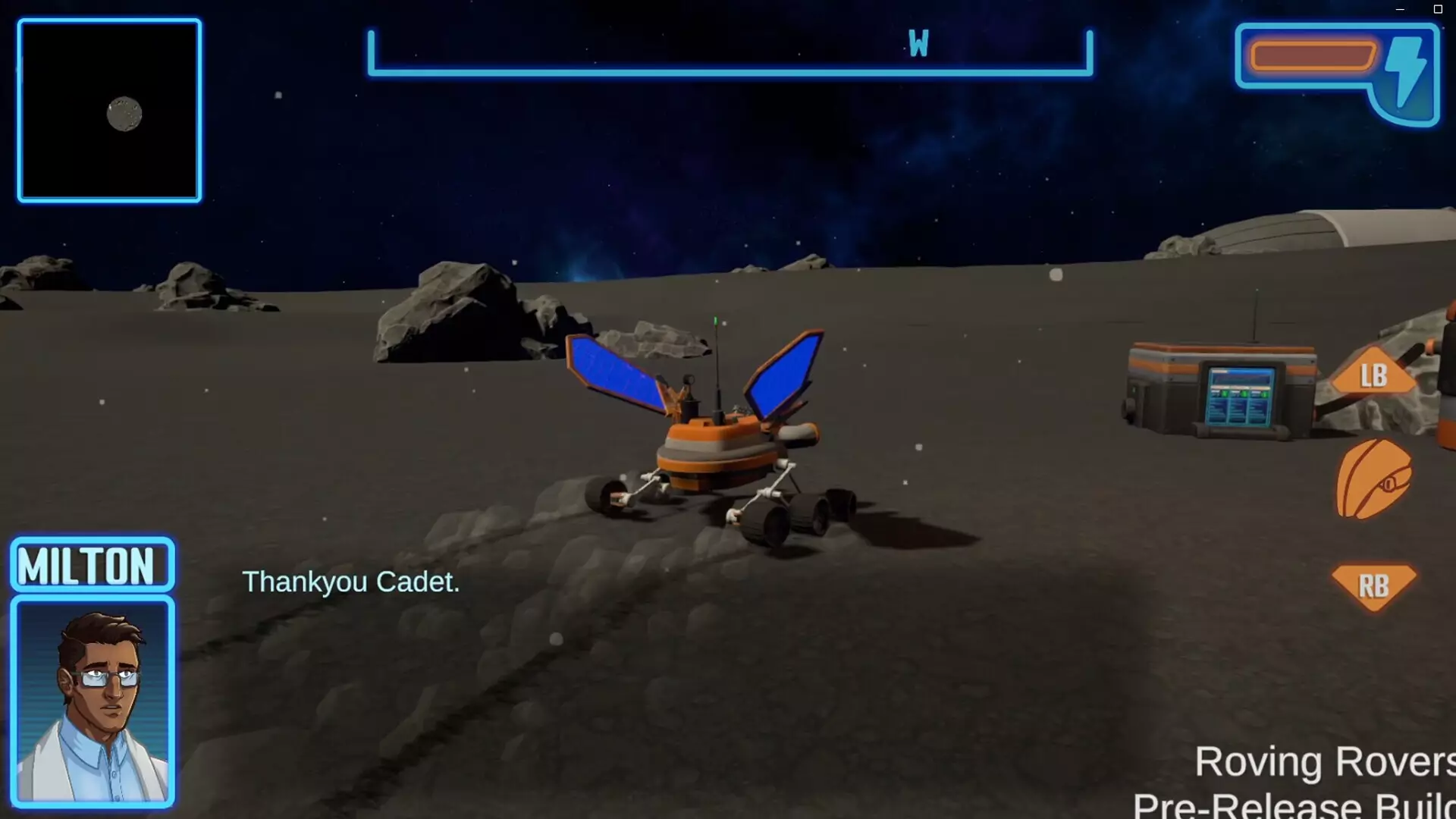Collapse the controller button hints
Viewport: 1456px width, 819px height.
1374,478
